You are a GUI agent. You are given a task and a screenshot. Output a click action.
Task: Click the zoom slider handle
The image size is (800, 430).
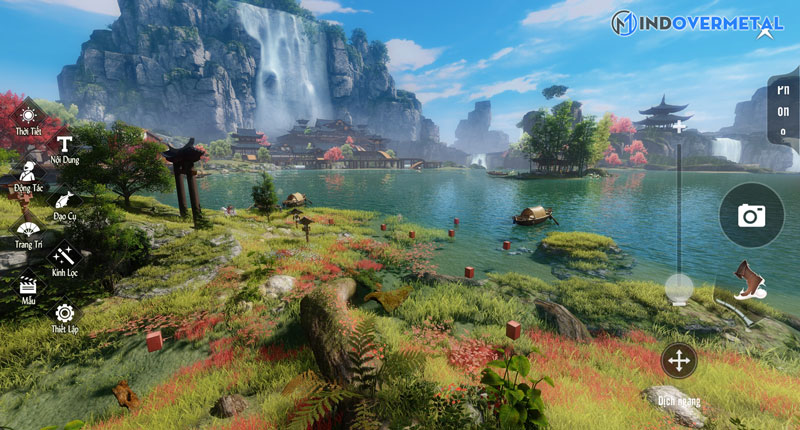(x=679, y=288)
